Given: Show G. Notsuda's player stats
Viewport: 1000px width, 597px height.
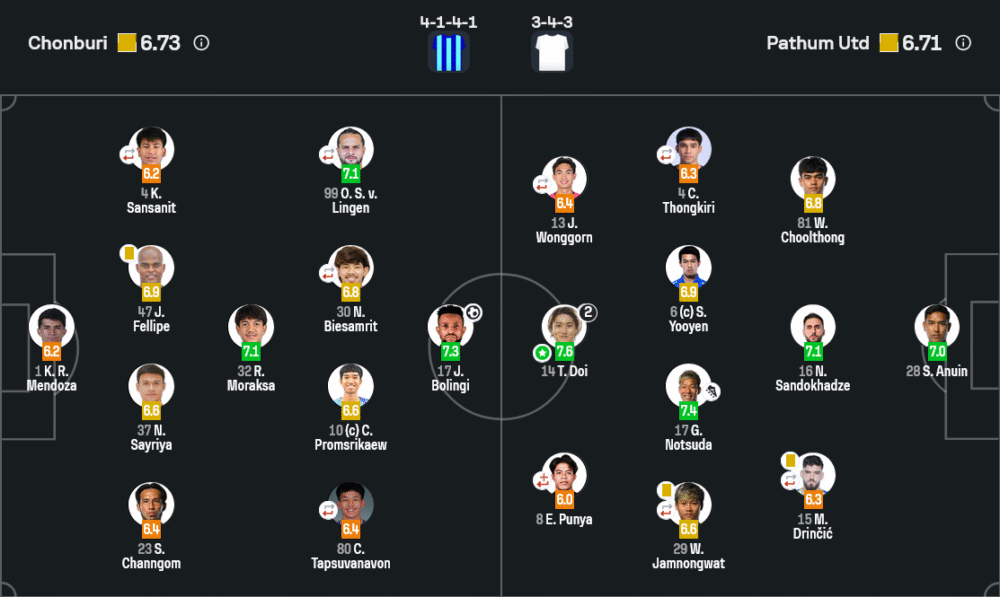Looking at the screenshot, I should 689,386.
